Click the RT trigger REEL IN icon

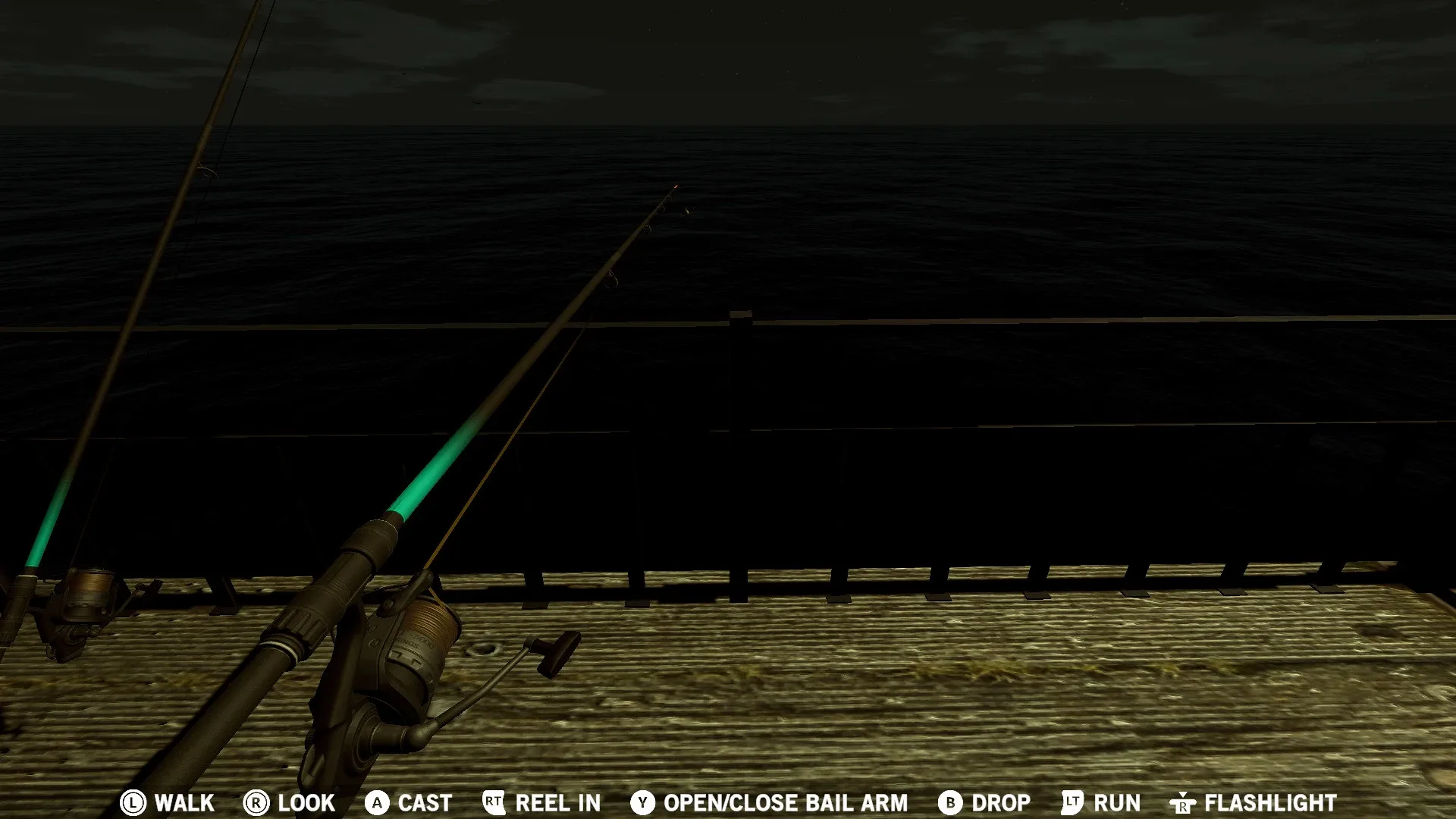pyautogui.click(x=494, y=803)
